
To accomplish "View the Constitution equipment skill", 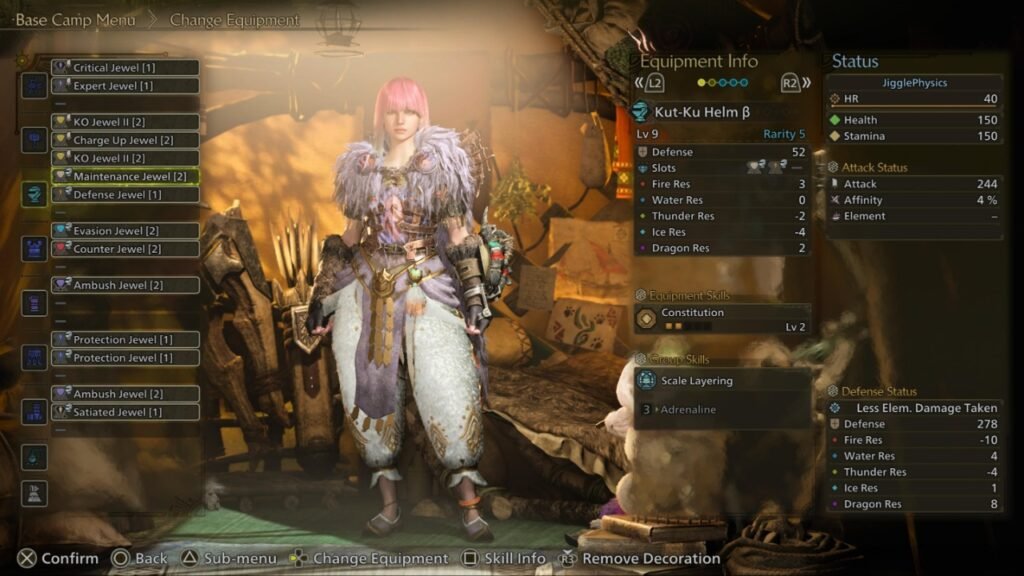I will (x=721, y=318).
